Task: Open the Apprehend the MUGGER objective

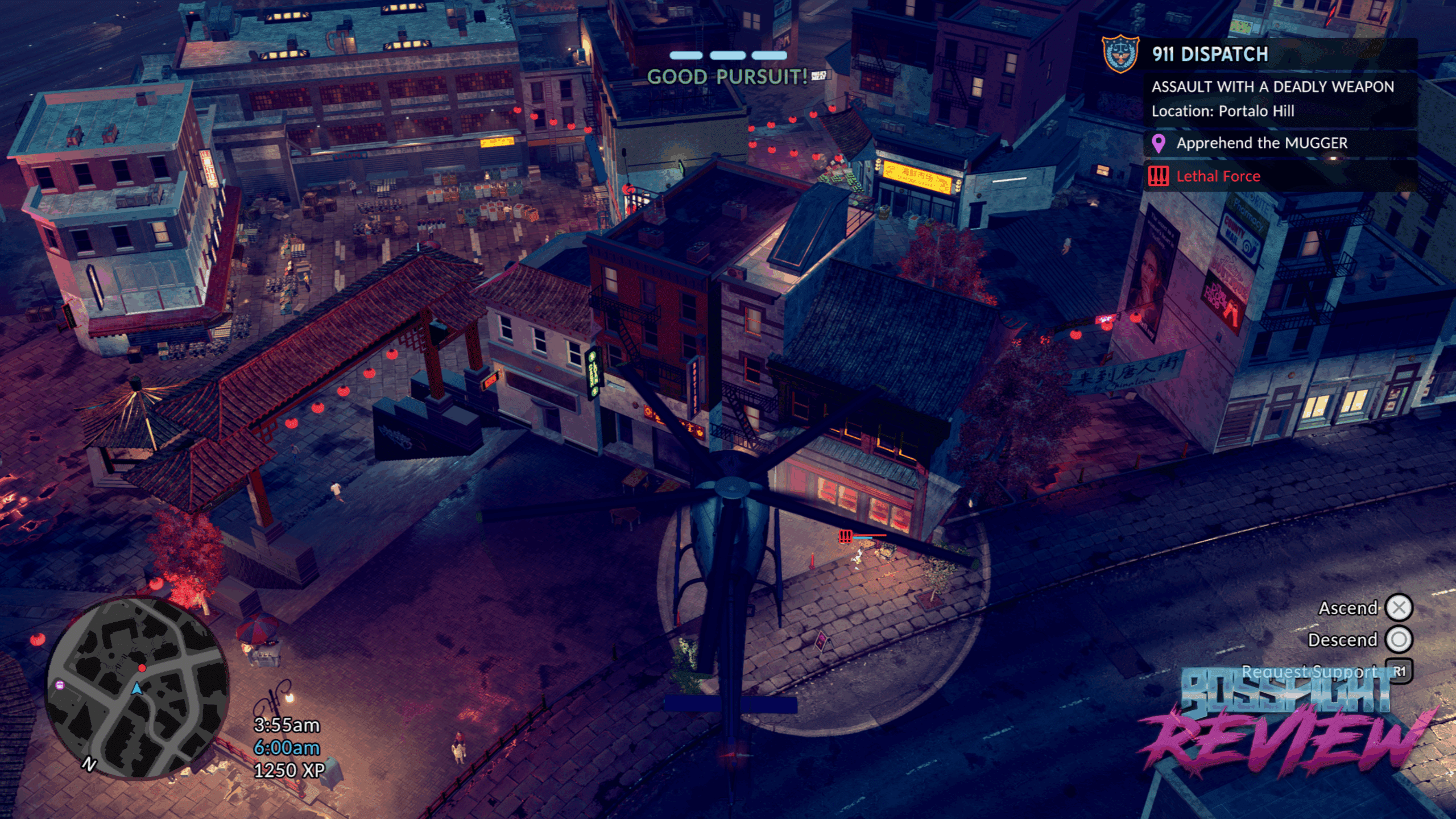Action: (1261, 143)
